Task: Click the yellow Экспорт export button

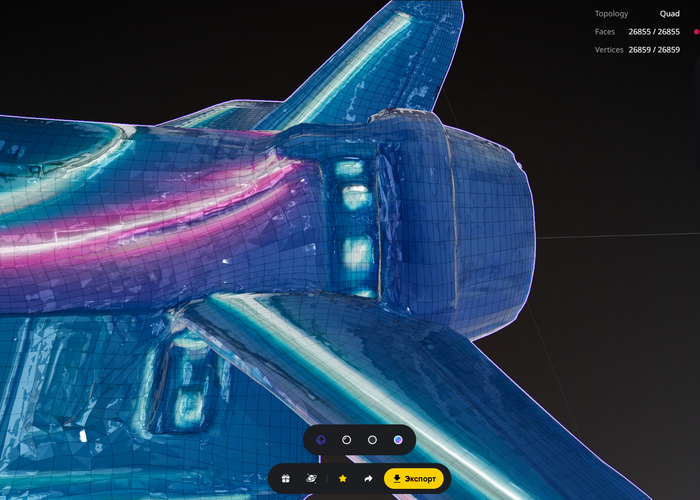Action: pyautogui.click(x=413, y=479)
